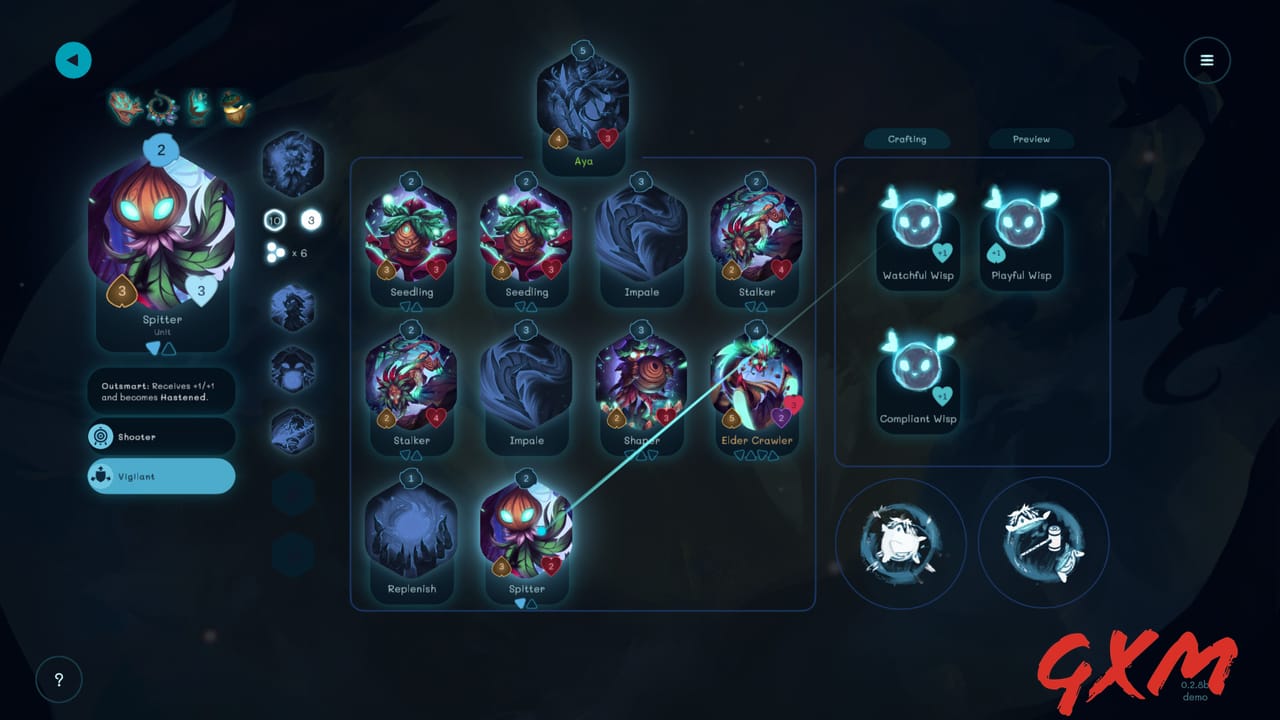Pick the Spitter card in the deck grid
1280x720 pixels.
[x=526, y=536]
